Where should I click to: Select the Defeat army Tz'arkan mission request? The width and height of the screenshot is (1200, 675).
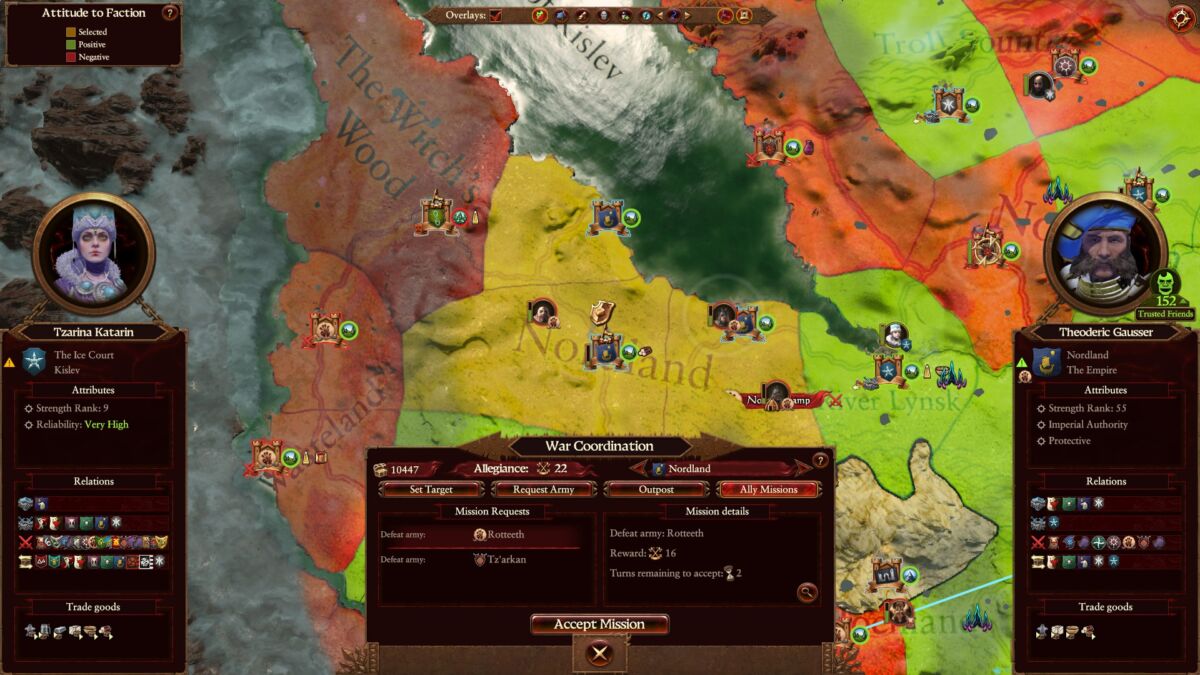[480, 560]
